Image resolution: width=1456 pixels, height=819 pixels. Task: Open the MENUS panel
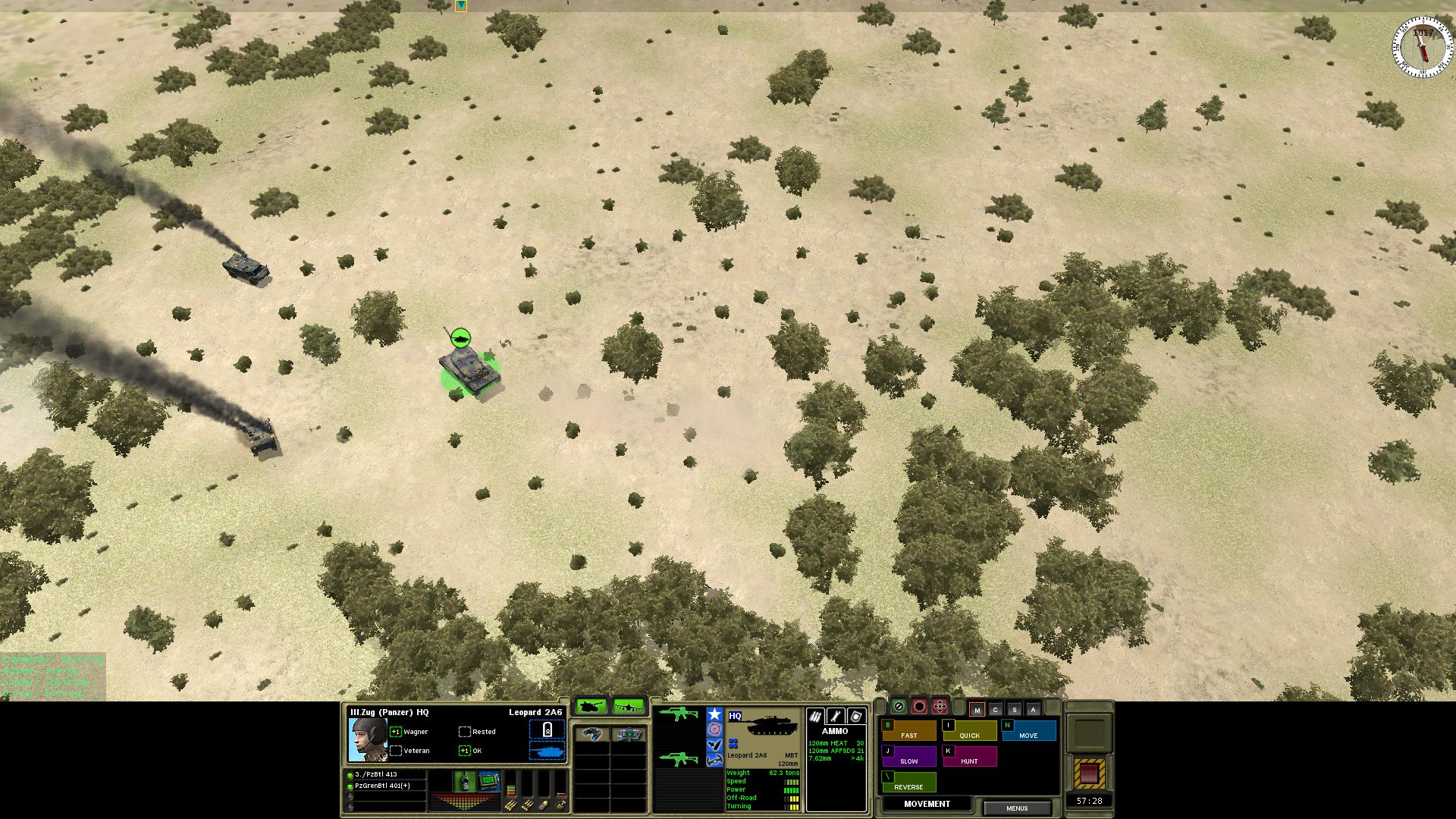point(1017,808)
